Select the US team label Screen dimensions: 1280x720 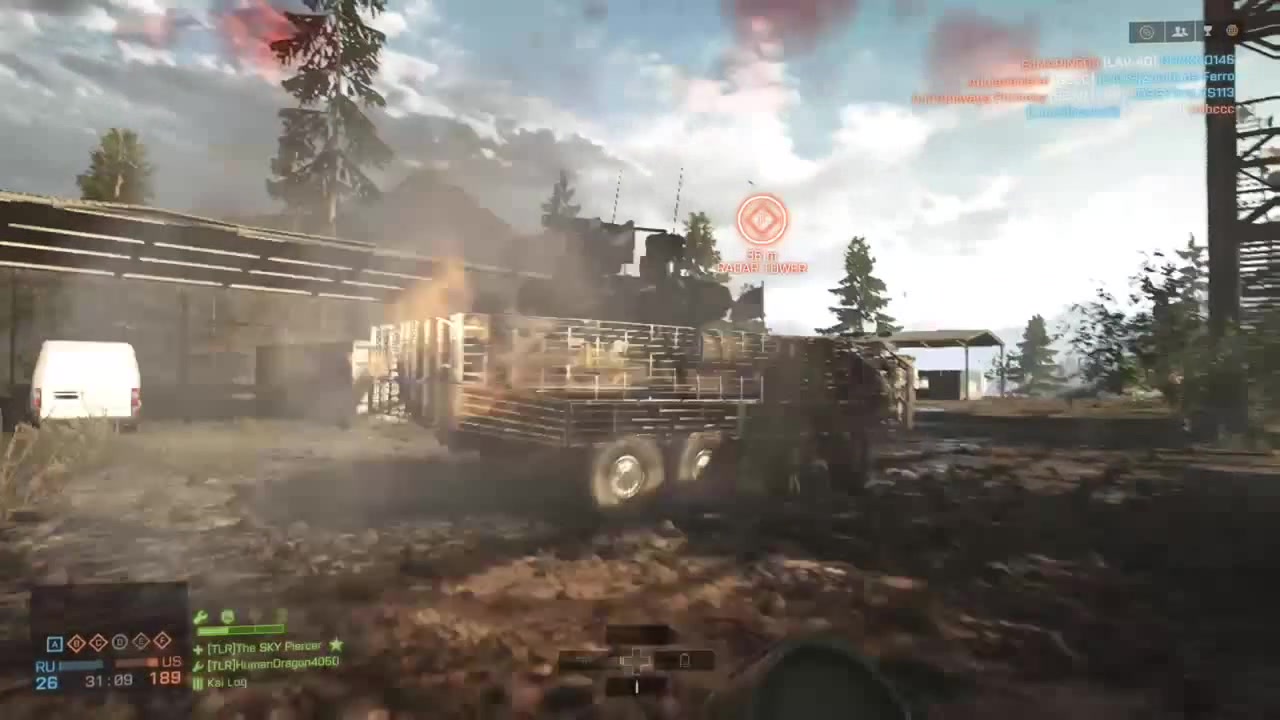point(170,661)
